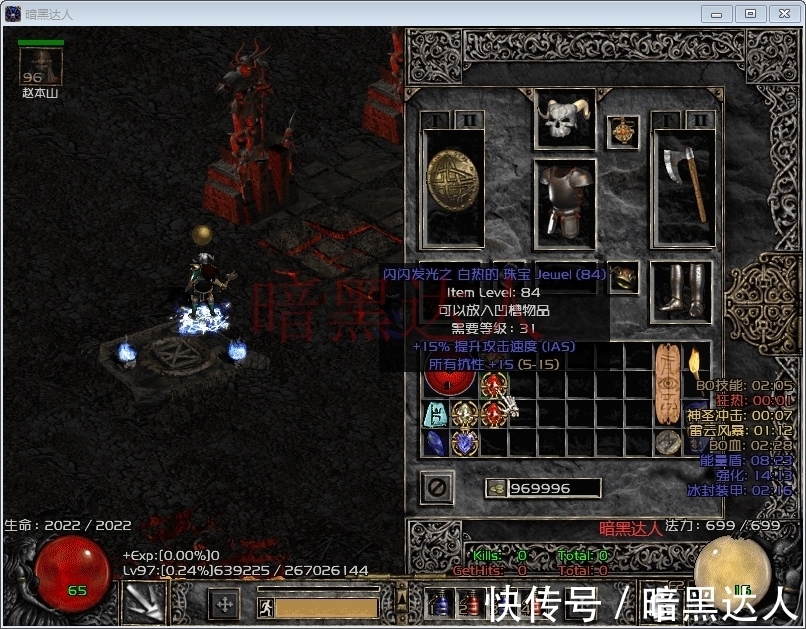Pick up the cyan rune stone
Viewport: 806px width, 629px height.
436,414
